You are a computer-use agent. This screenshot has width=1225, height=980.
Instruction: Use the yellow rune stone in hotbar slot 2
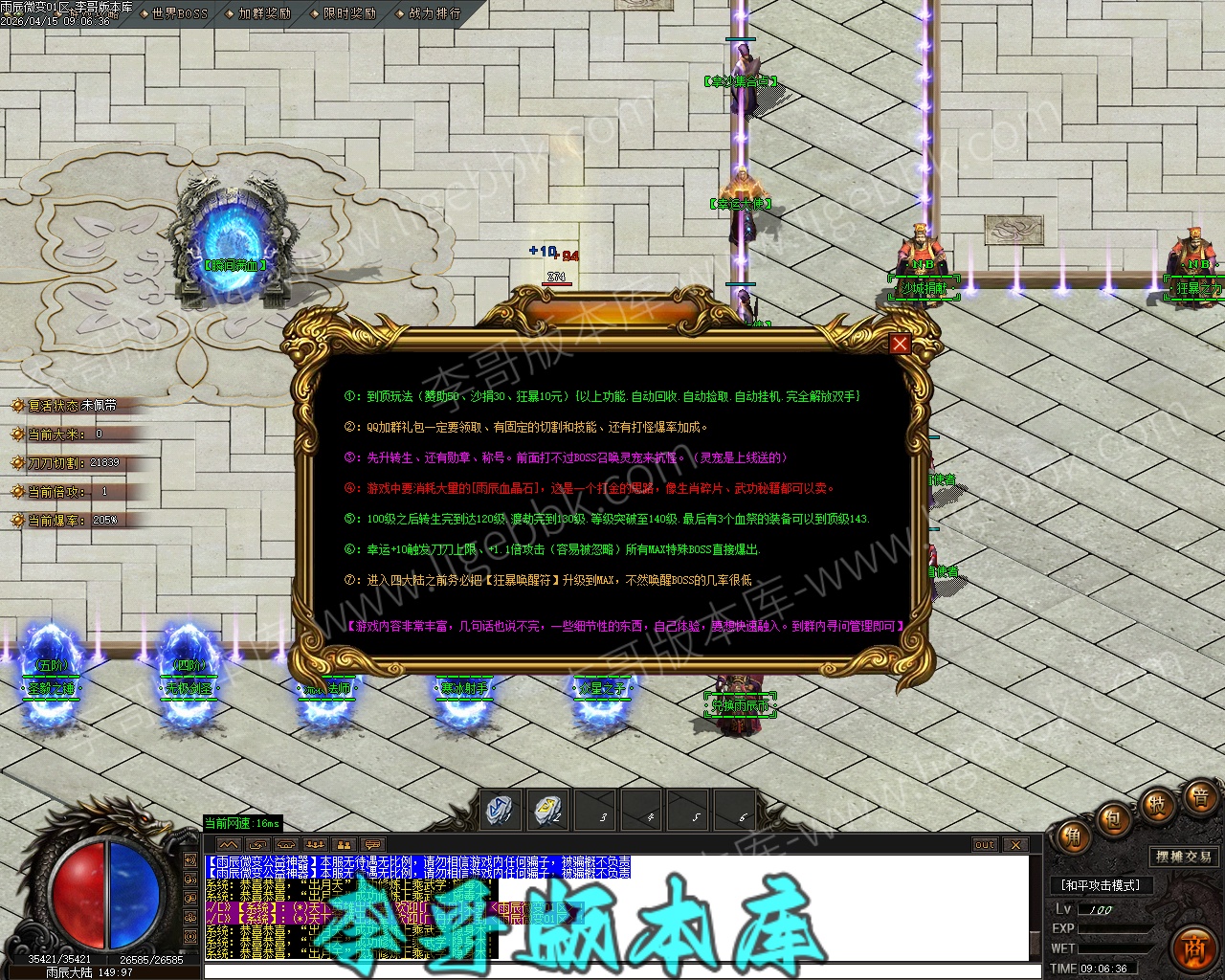tap(547, 811)
